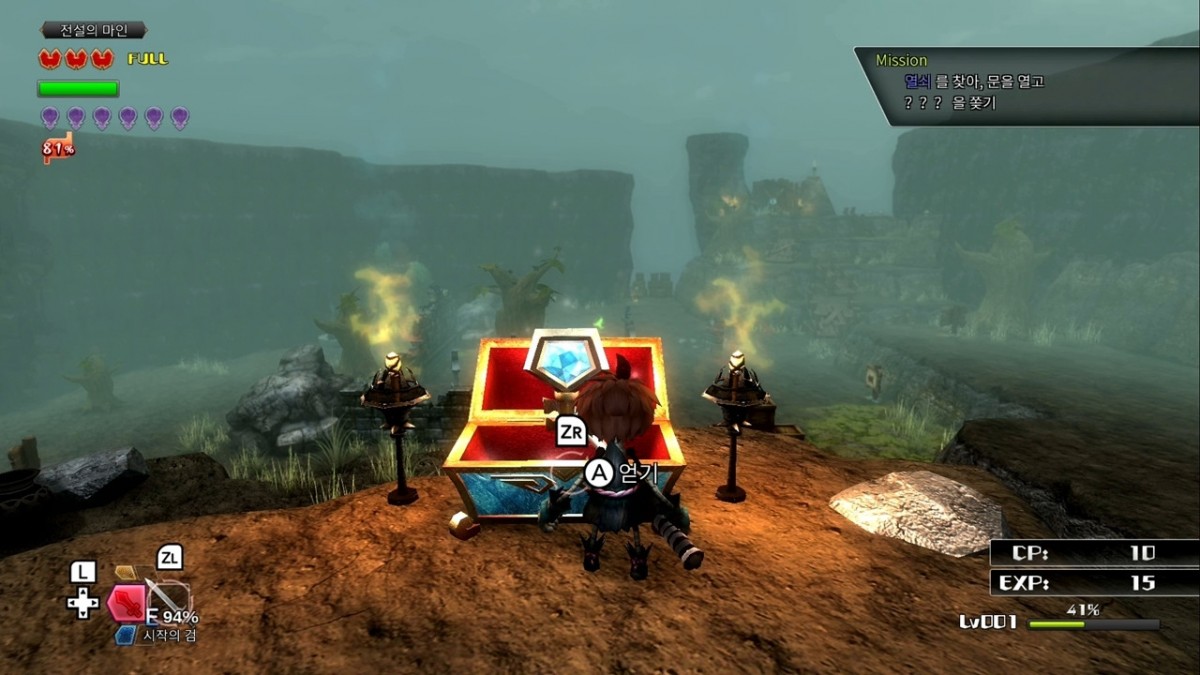This screenshot has width=1200, height=675.
Task: Select the red sword weapon slot
Action: click(127, 603)
